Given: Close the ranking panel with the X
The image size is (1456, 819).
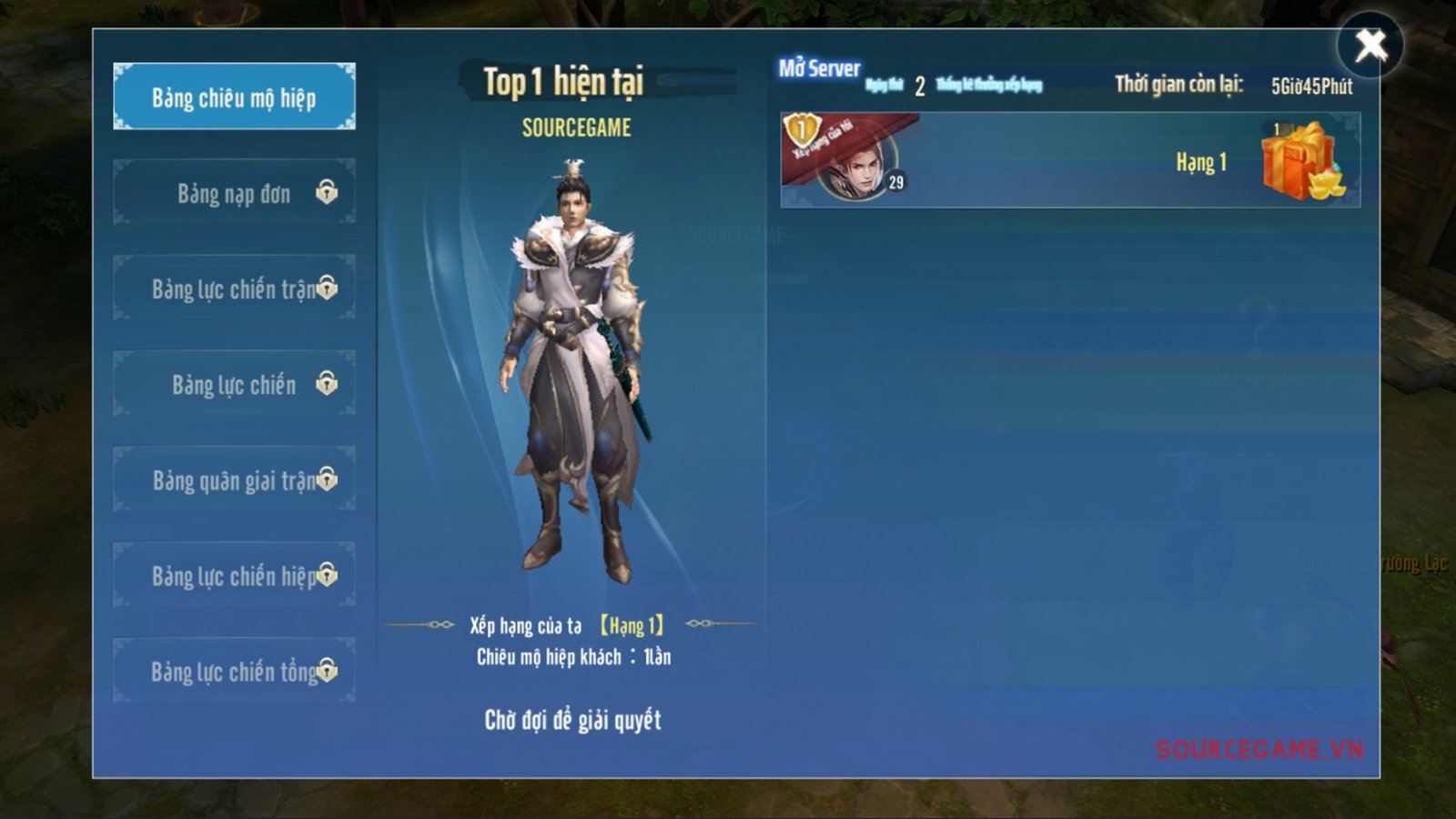Looking at the screenshot, I should [x=1370, y=45].
